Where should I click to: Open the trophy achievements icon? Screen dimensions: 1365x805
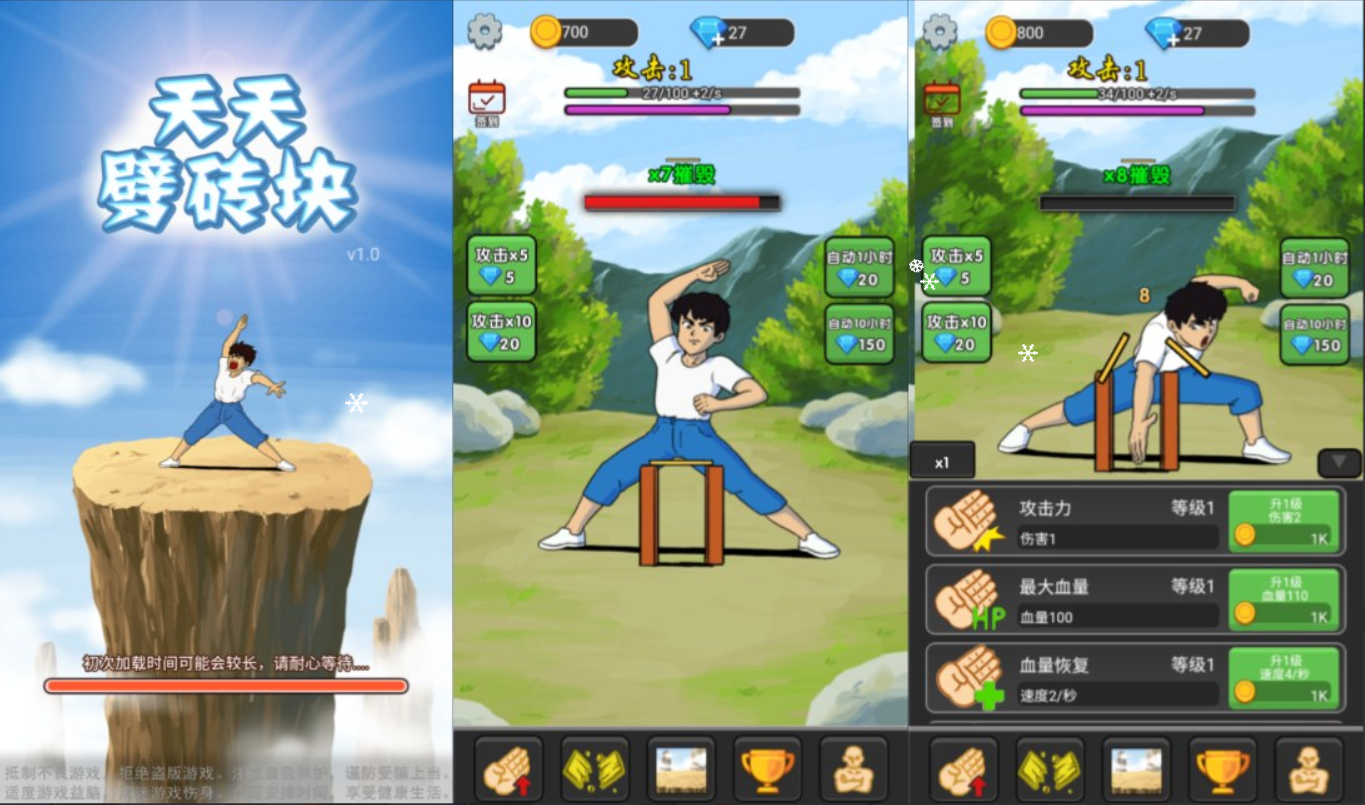(x=767, y=768)
